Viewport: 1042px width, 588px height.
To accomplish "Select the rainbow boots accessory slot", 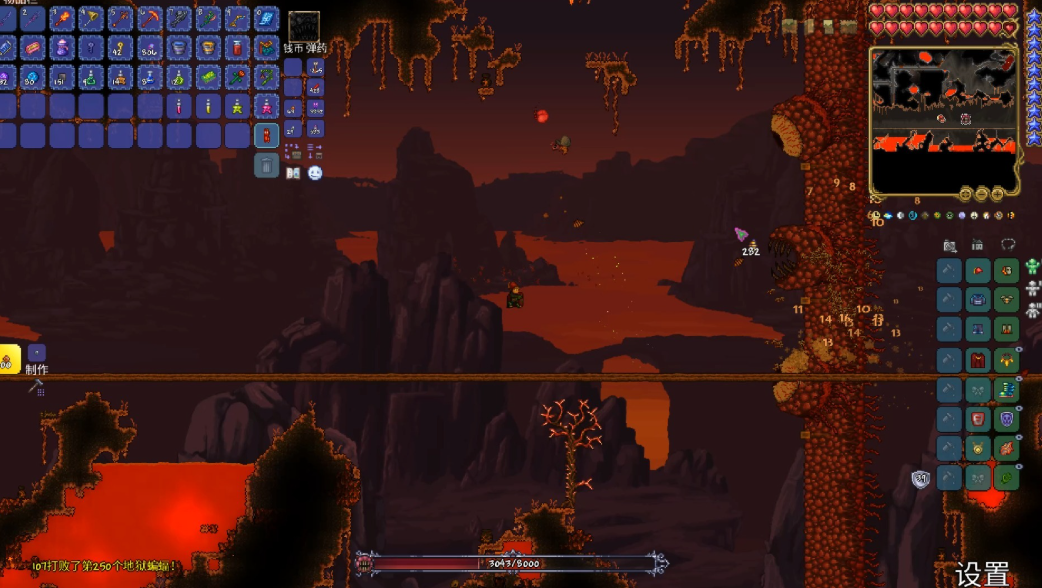I will [1007, 389].
